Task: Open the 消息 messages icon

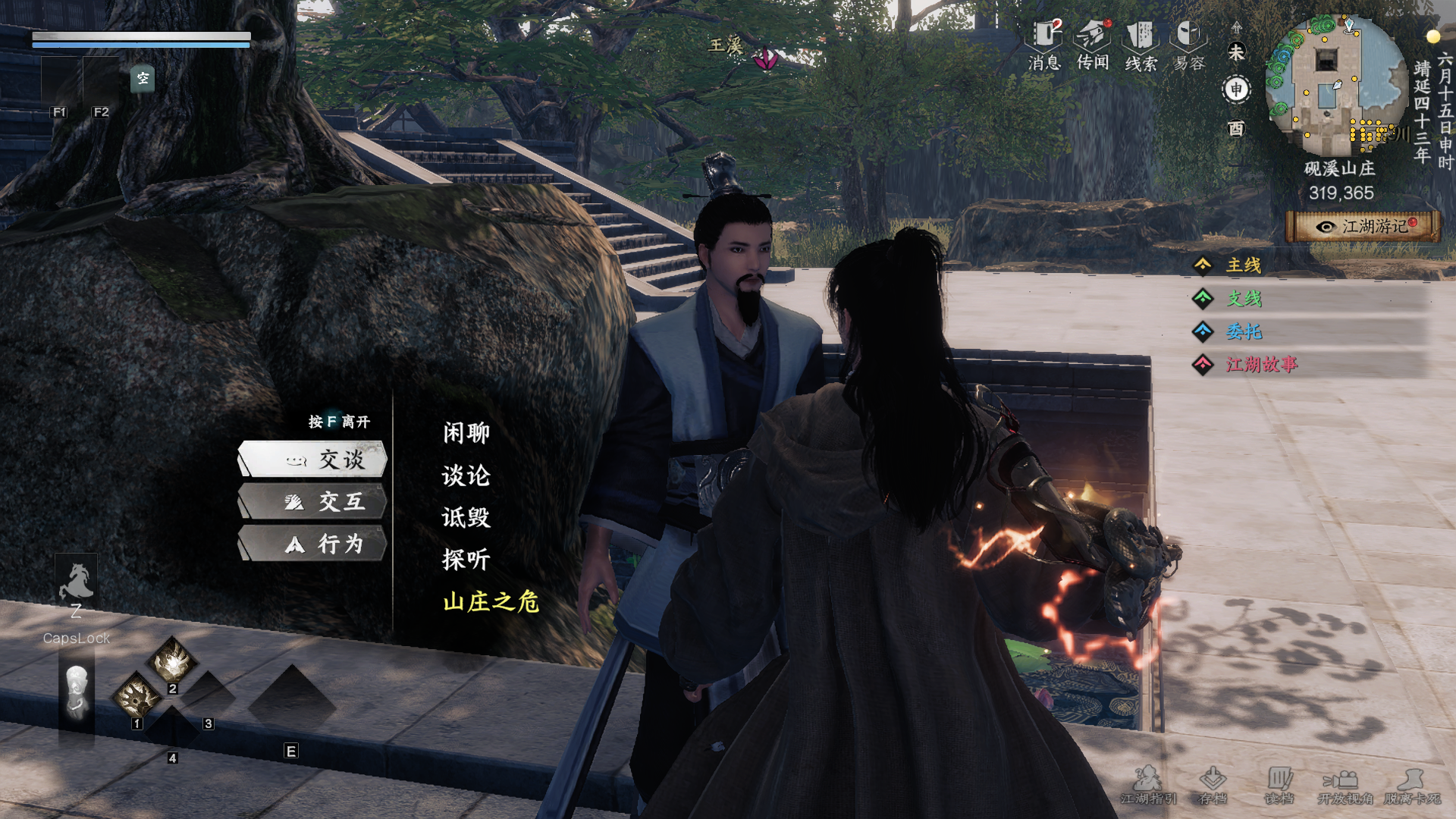Action: (x=1045, y=45)
